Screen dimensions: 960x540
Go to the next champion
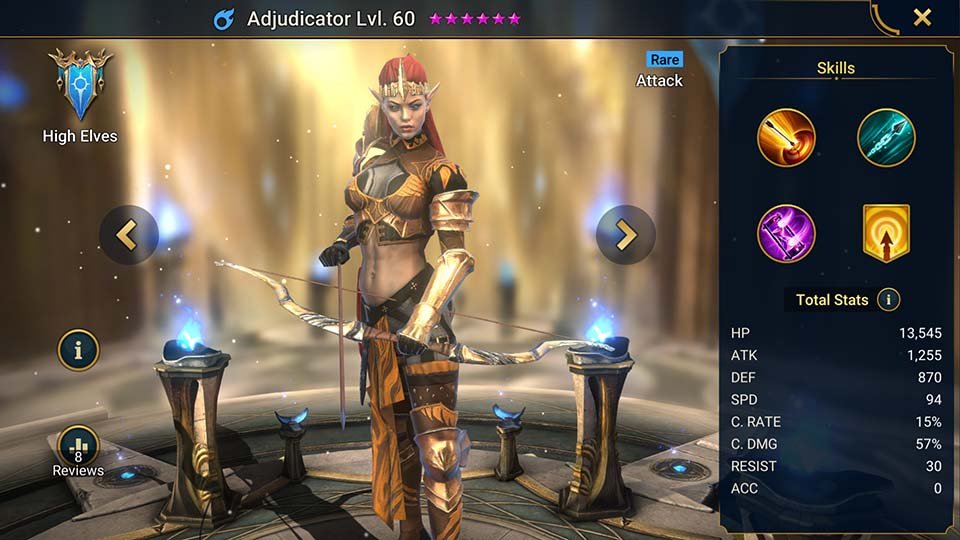coord(626,235)
